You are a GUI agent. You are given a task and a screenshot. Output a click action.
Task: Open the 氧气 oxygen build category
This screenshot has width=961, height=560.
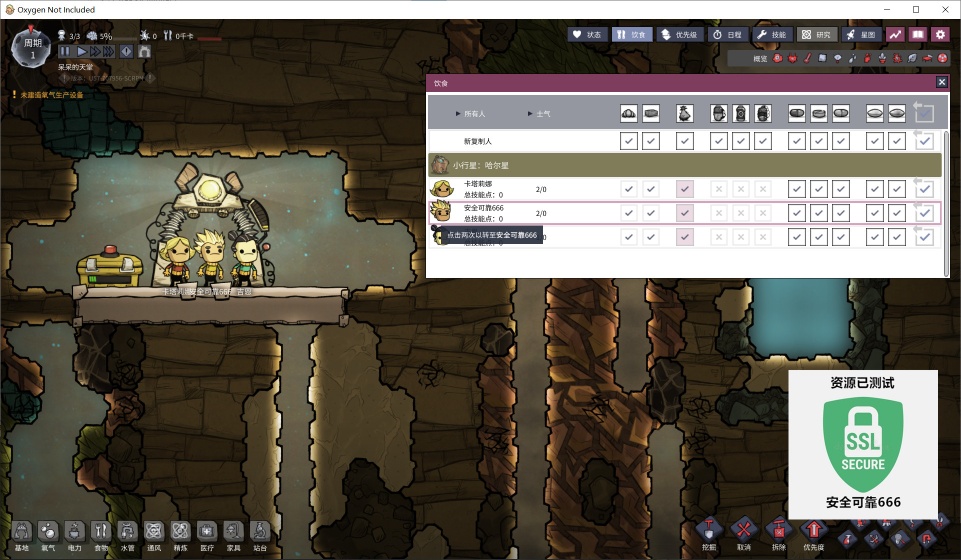tap(48, 534)
